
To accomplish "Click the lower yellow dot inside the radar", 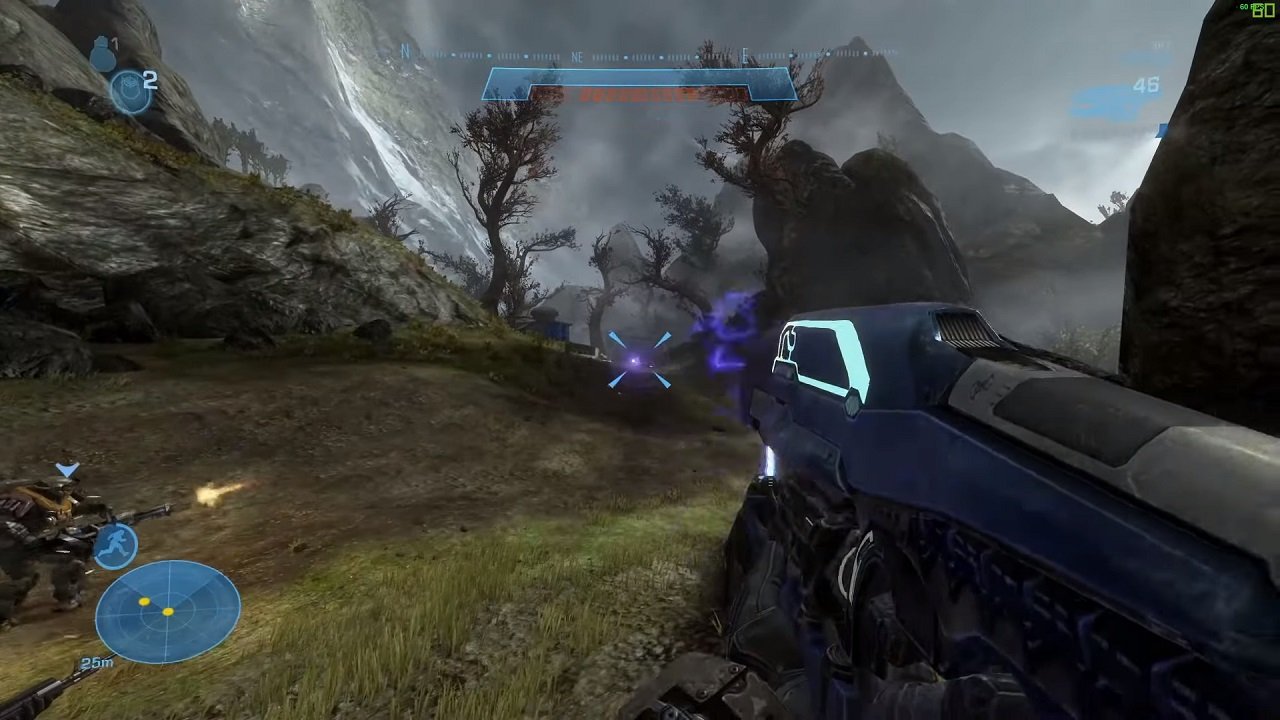I will point(168,612).
